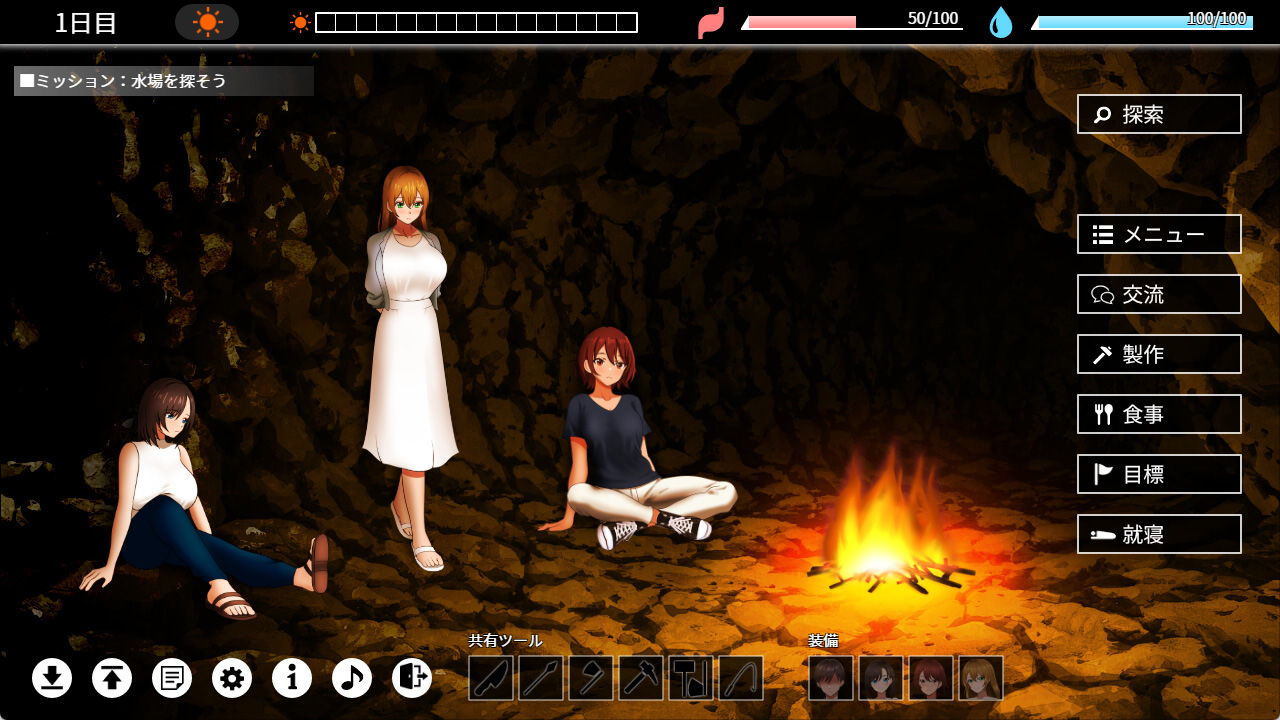Screen dimensions: 1280x720
Task: Click the save (download arrow) icon
Action: click(x=52, y=678)
